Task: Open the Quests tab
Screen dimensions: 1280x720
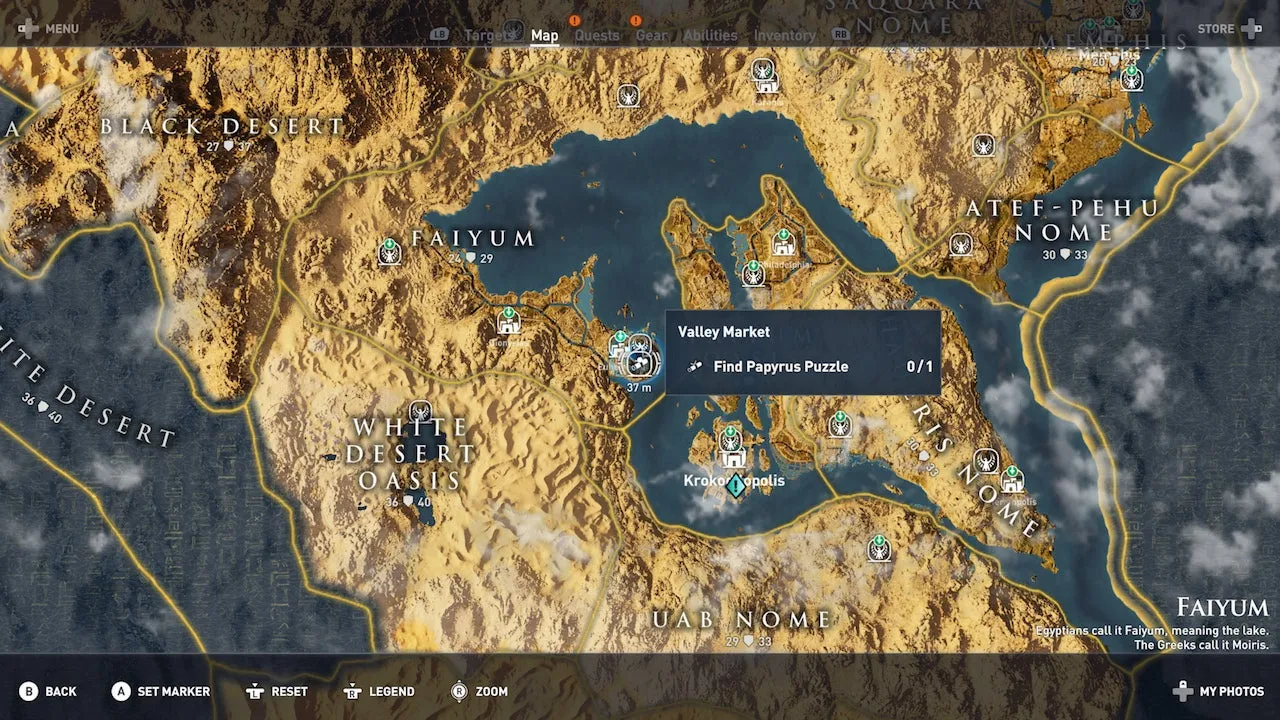Action: (596, 36)
